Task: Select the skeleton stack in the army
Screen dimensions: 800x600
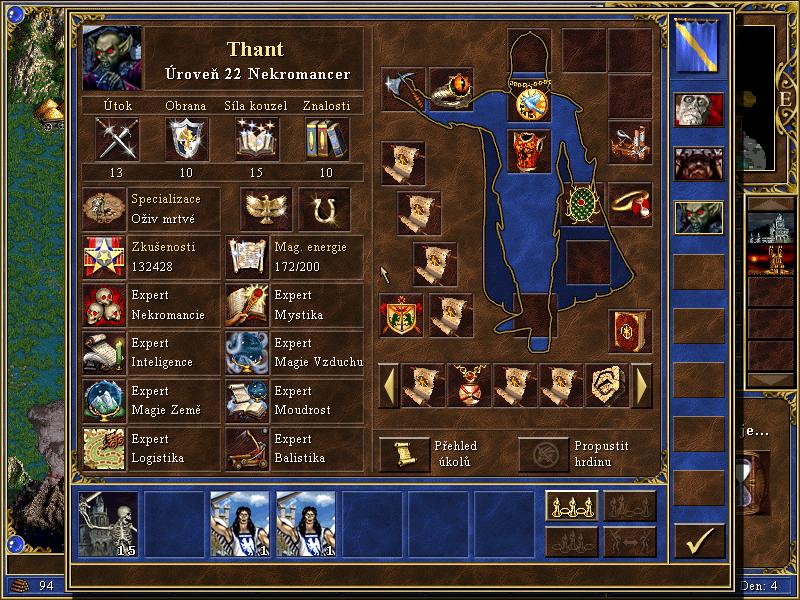Action: [x=109, y=524]
